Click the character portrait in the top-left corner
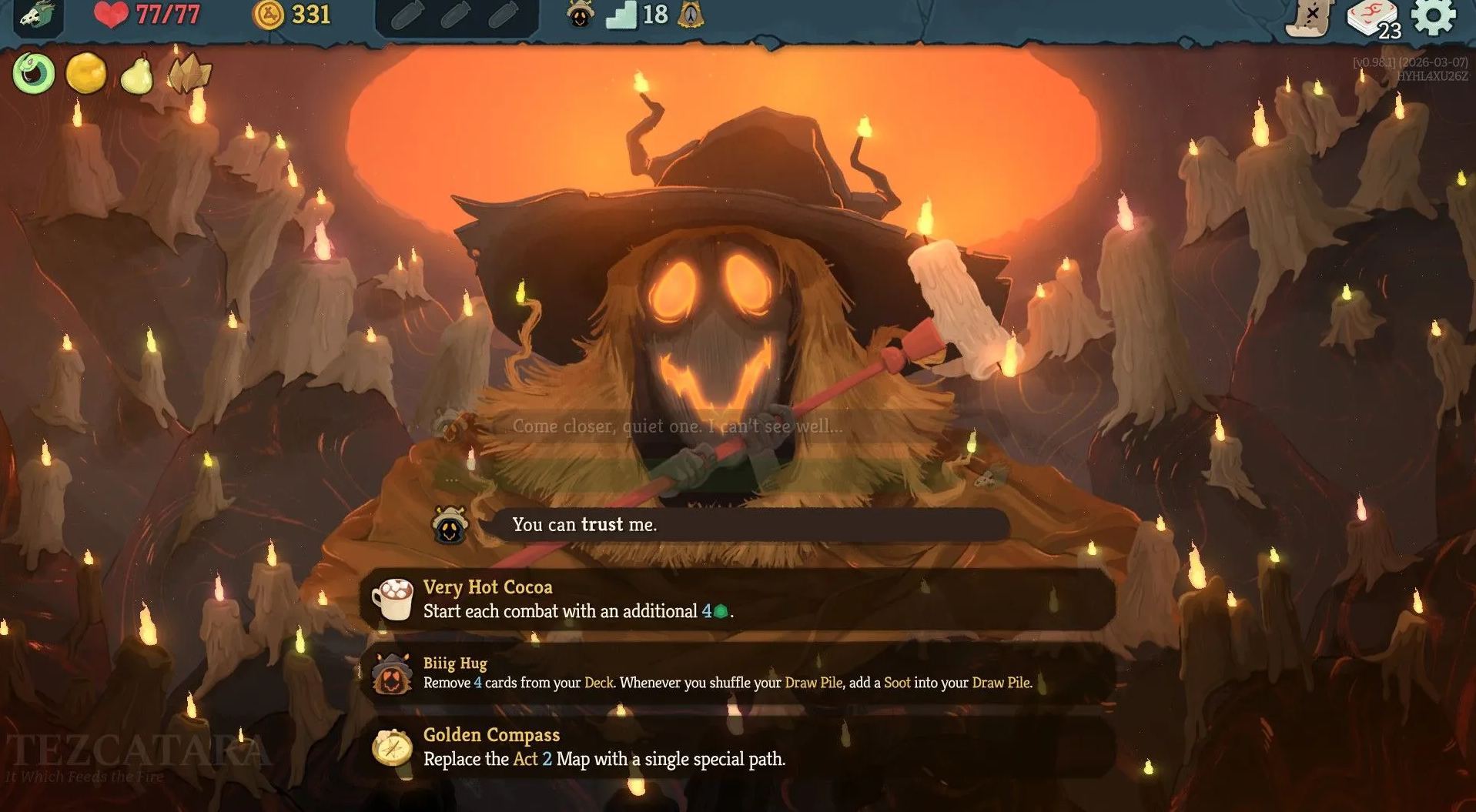This screenshot has height=812, width=1476. click(x=36, y=16)
